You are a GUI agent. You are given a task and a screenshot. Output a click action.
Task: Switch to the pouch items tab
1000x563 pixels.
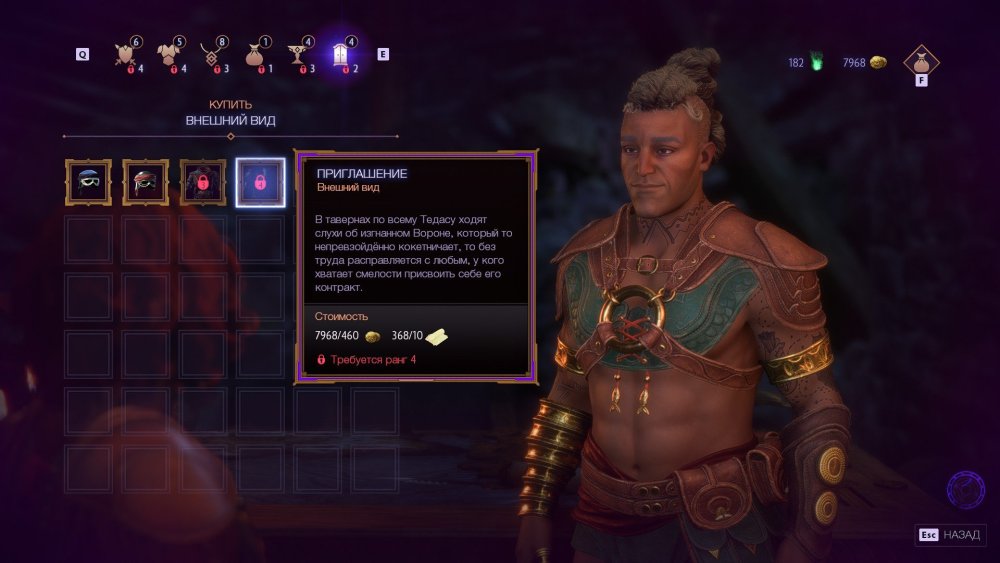pyautogui.click(x=256, y=54)
